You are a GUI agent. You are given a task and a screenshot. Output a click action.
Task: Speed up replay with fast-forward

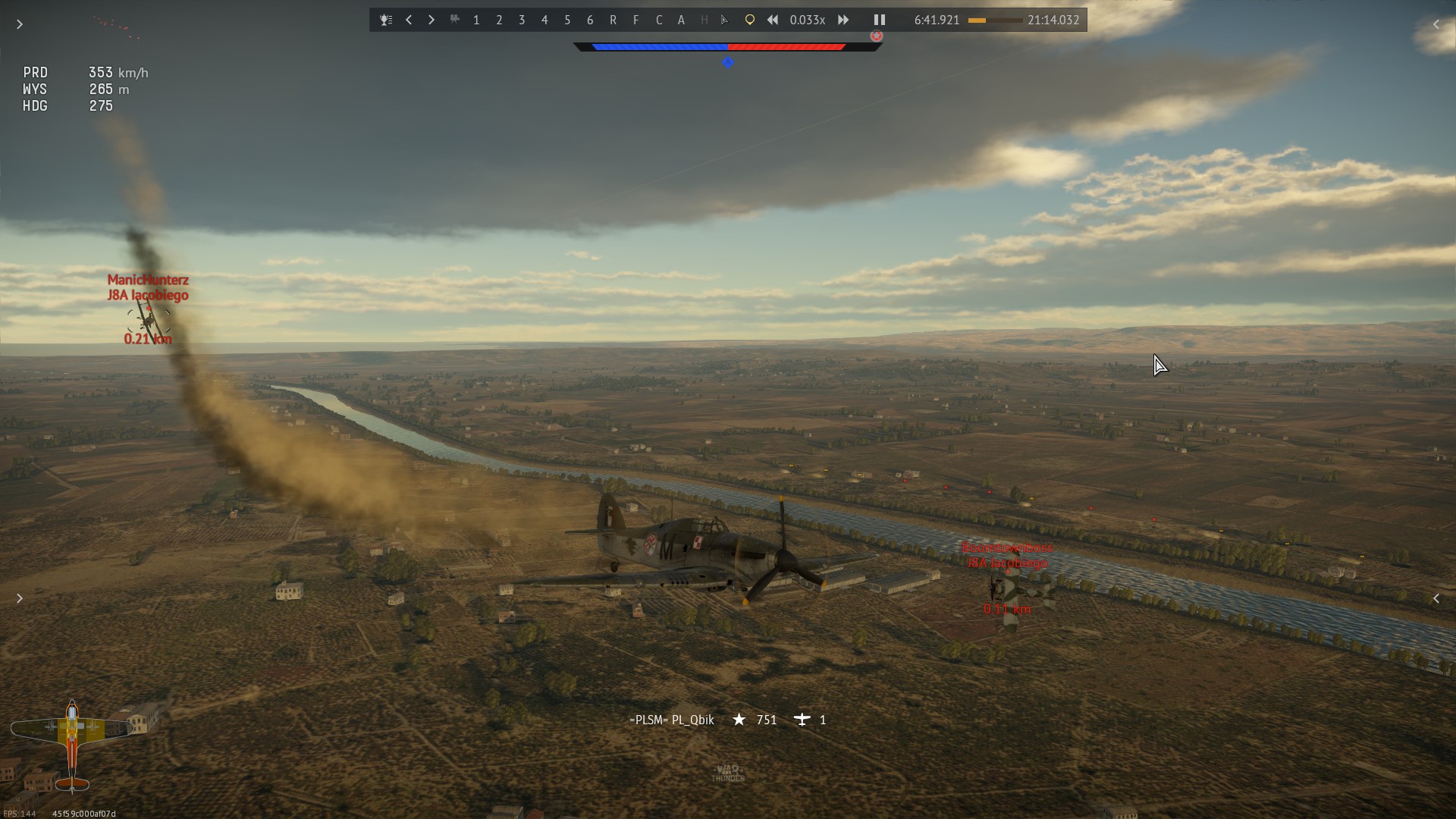843,20
